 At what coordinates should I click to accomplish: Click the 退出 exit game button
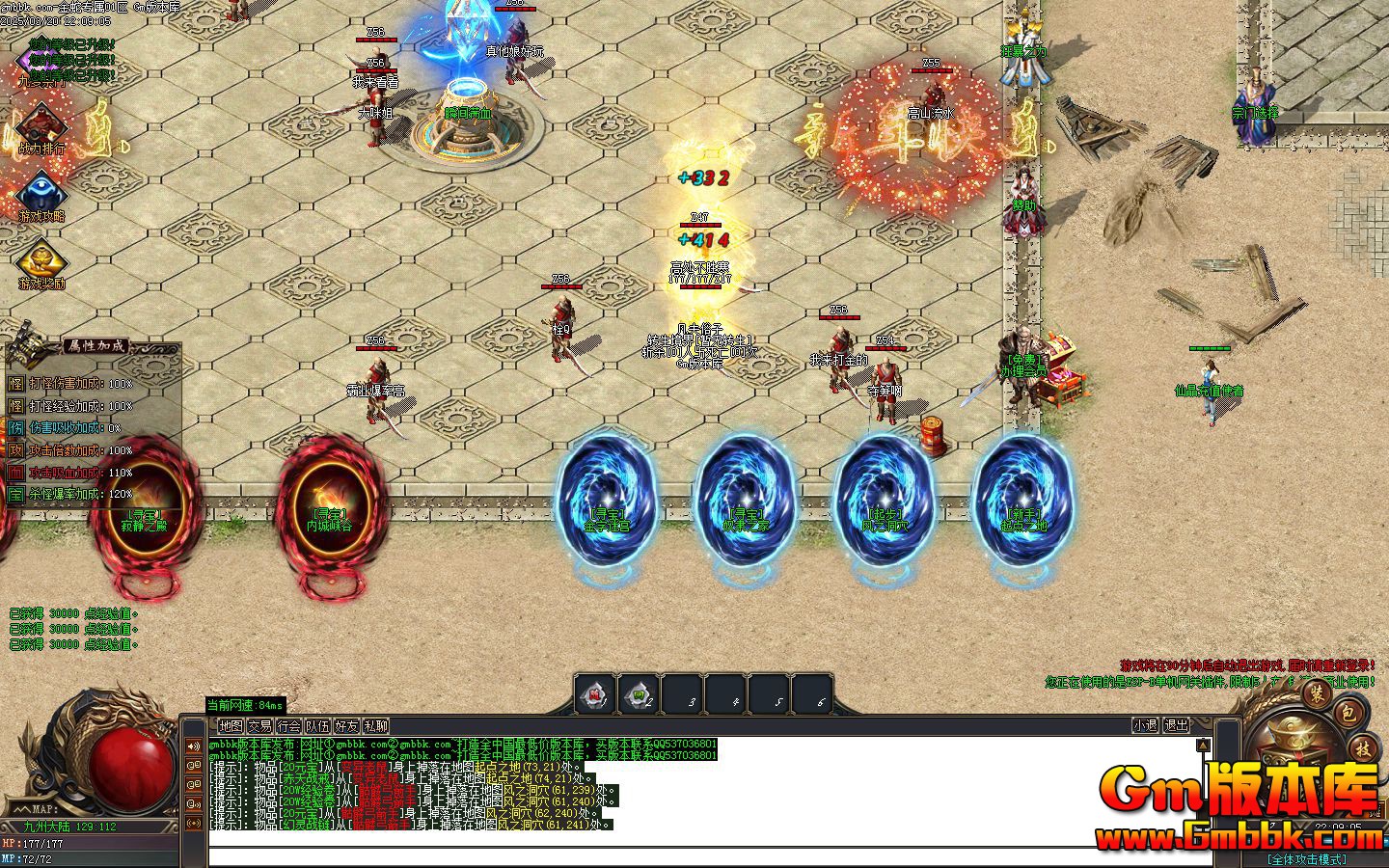click(x=1176, y=725)
